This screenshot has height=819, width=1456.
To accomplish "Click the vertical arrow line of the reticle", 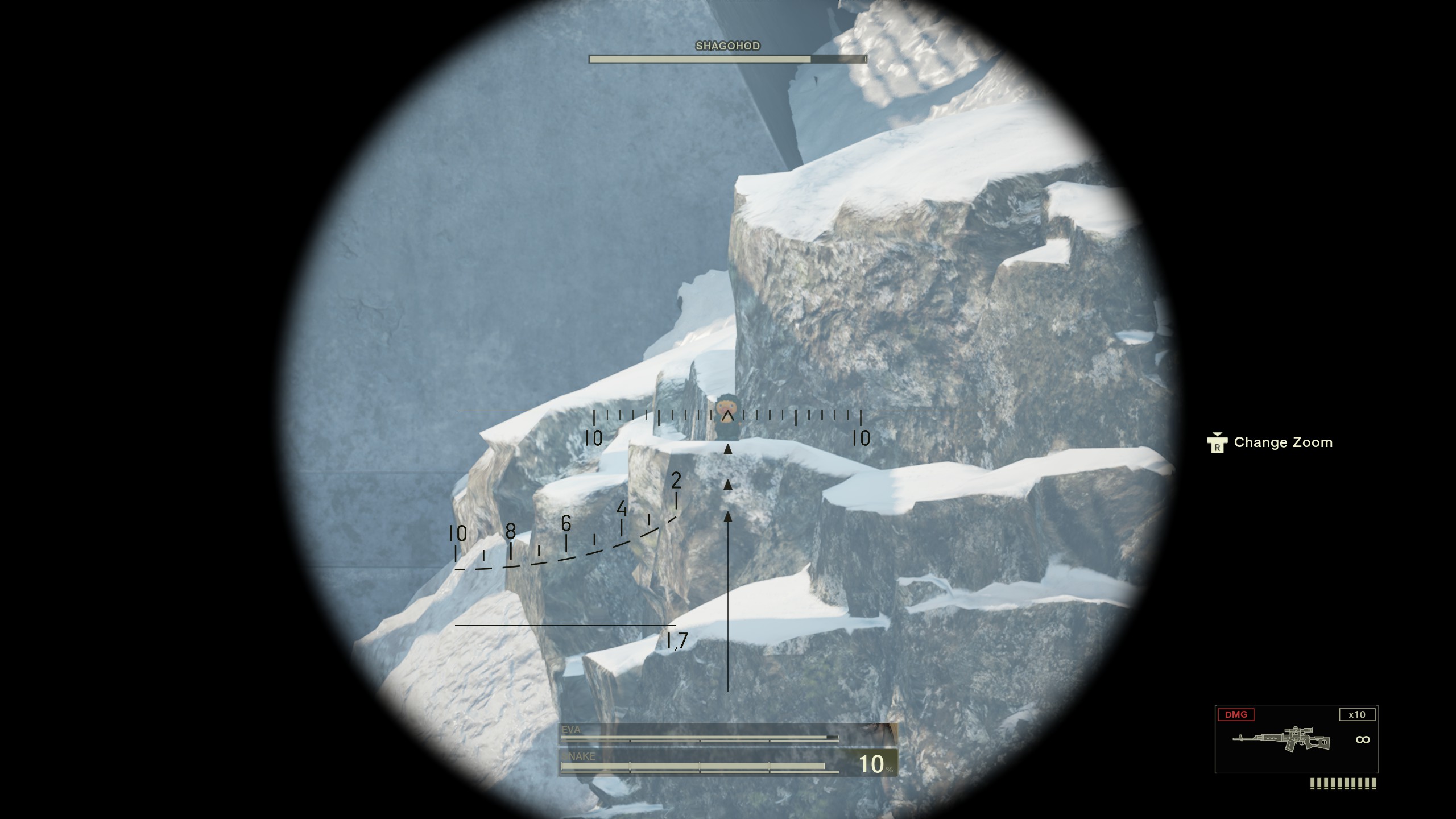I will point(728,597).
